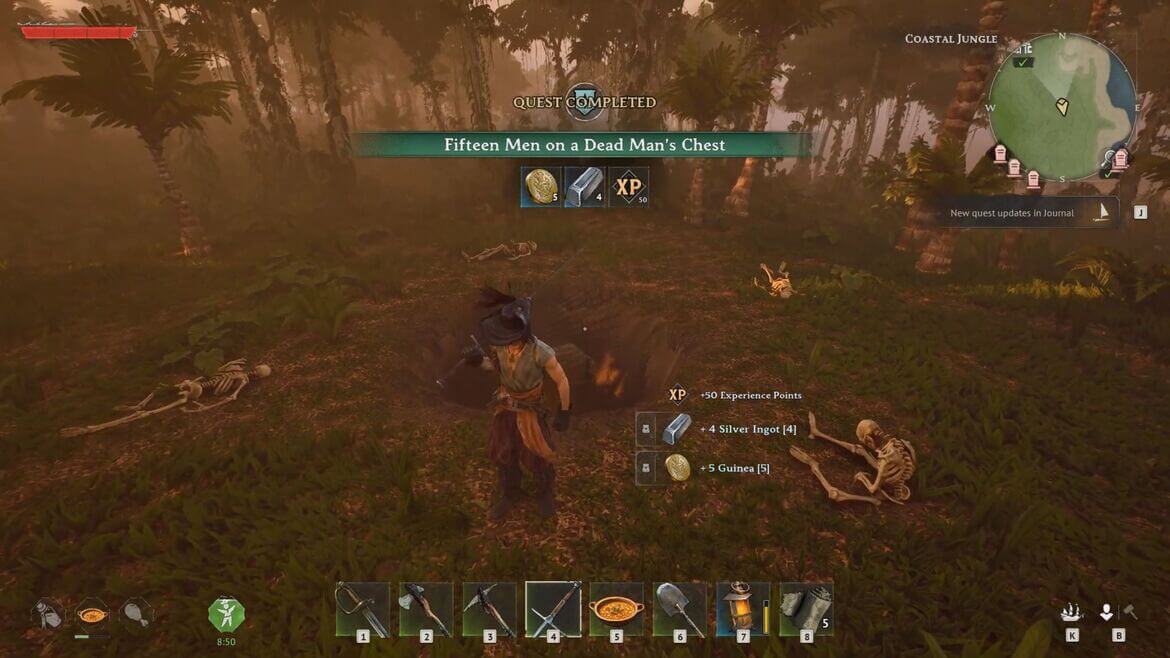Choose the pickaxe hotbar slot
This screenshot has width=1170, height=658.
[490, 608]
